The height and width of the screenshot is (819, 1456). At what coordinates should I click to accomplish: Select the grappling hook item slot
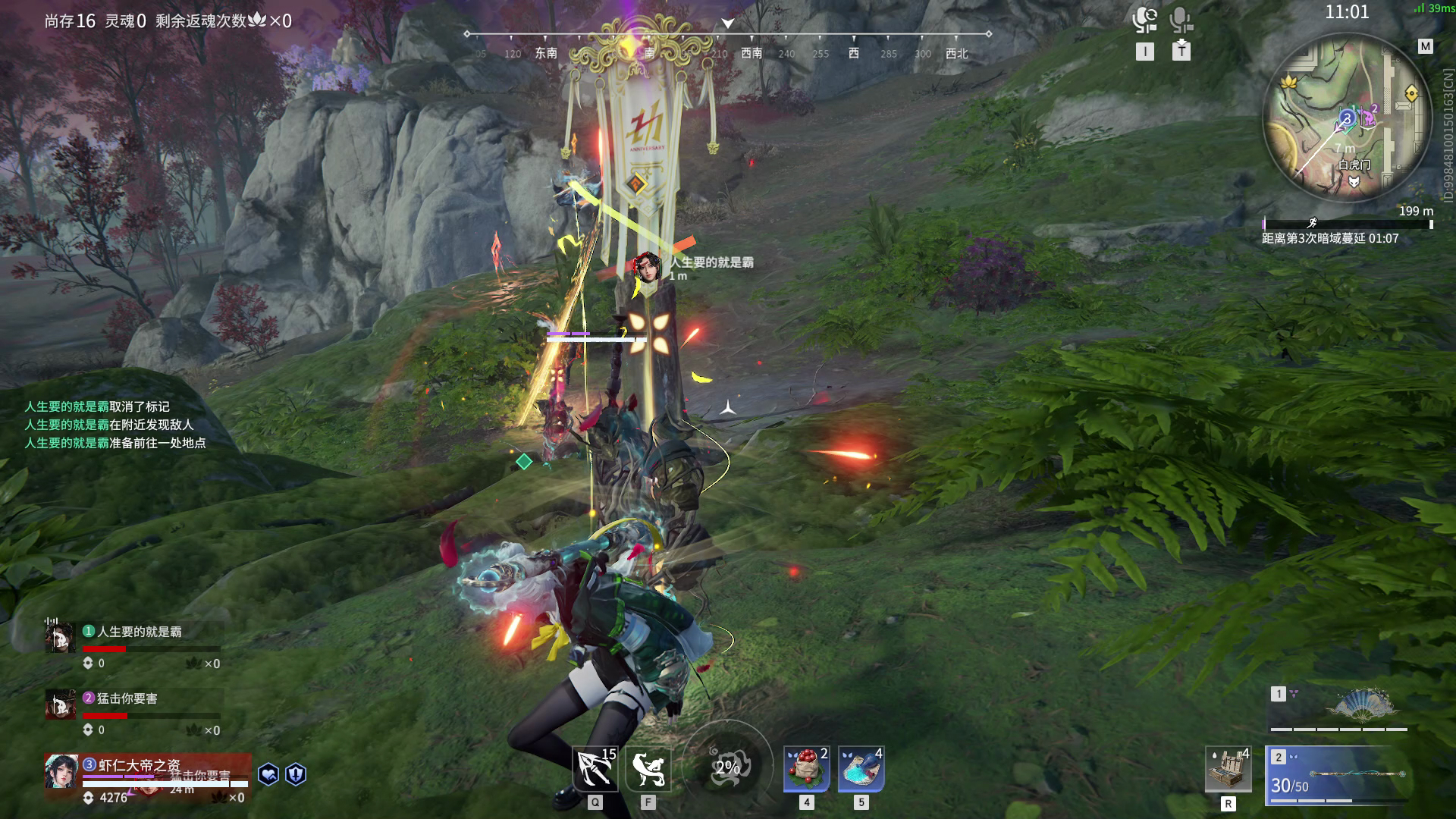coord(595,769)
